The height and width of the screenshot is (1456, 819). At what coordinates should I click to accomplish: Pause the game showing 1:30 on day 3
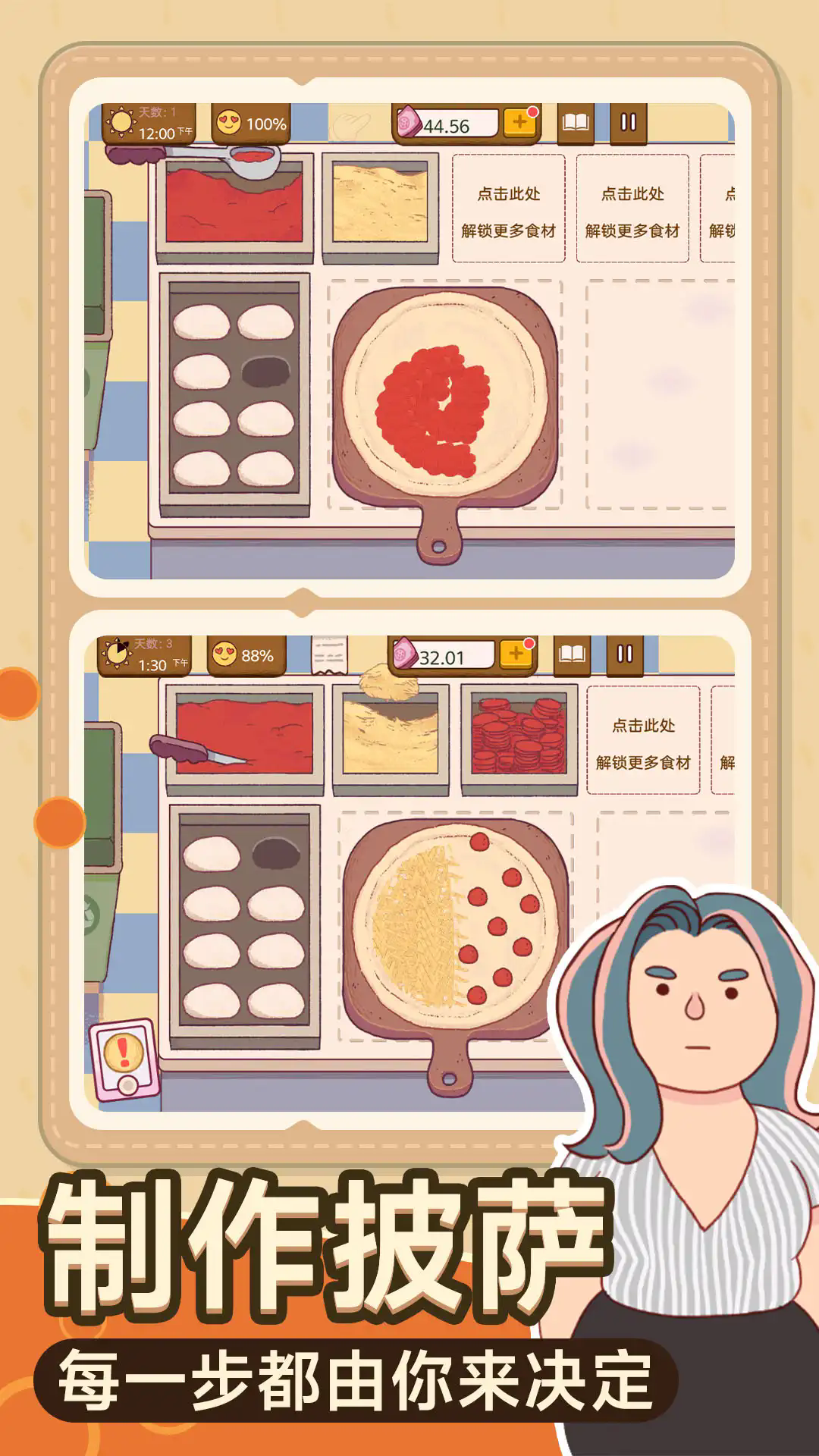[x=625, y=654]
